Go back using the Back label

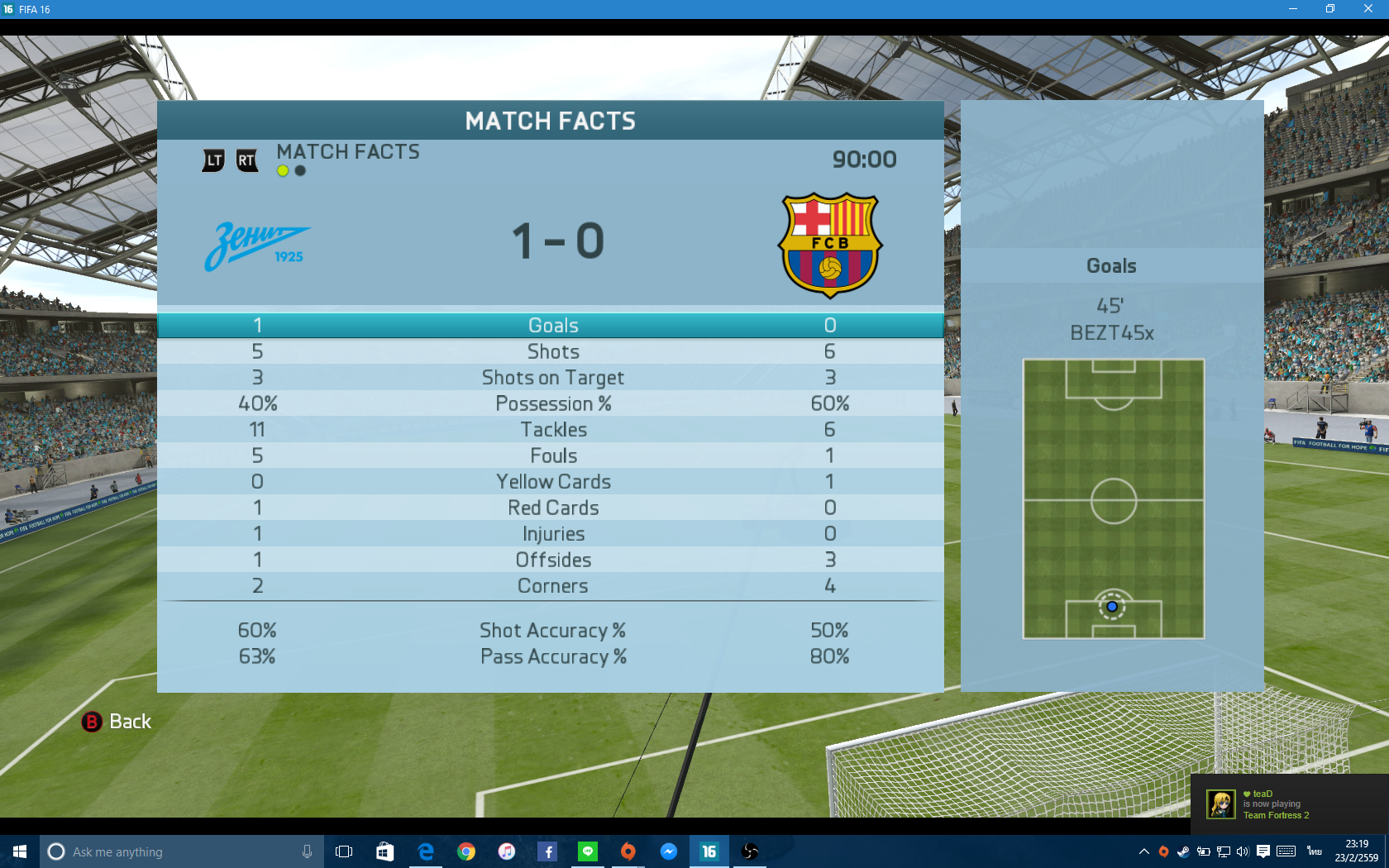130,722
